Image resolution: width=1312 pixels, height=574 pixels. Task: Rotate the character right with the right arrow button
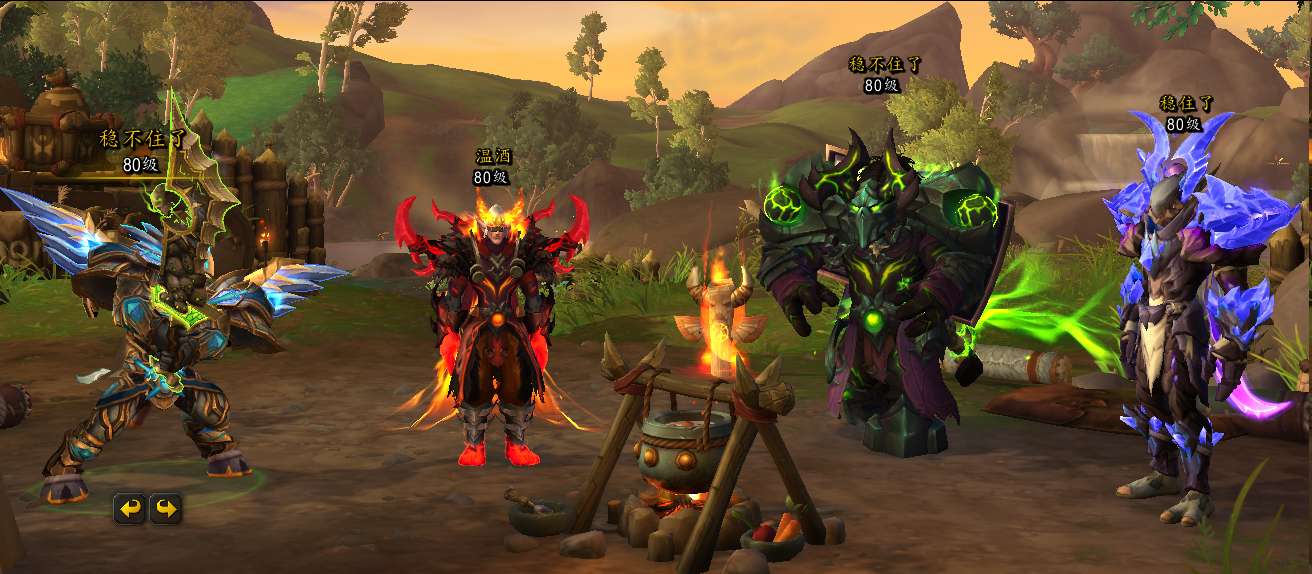(166, 509)
